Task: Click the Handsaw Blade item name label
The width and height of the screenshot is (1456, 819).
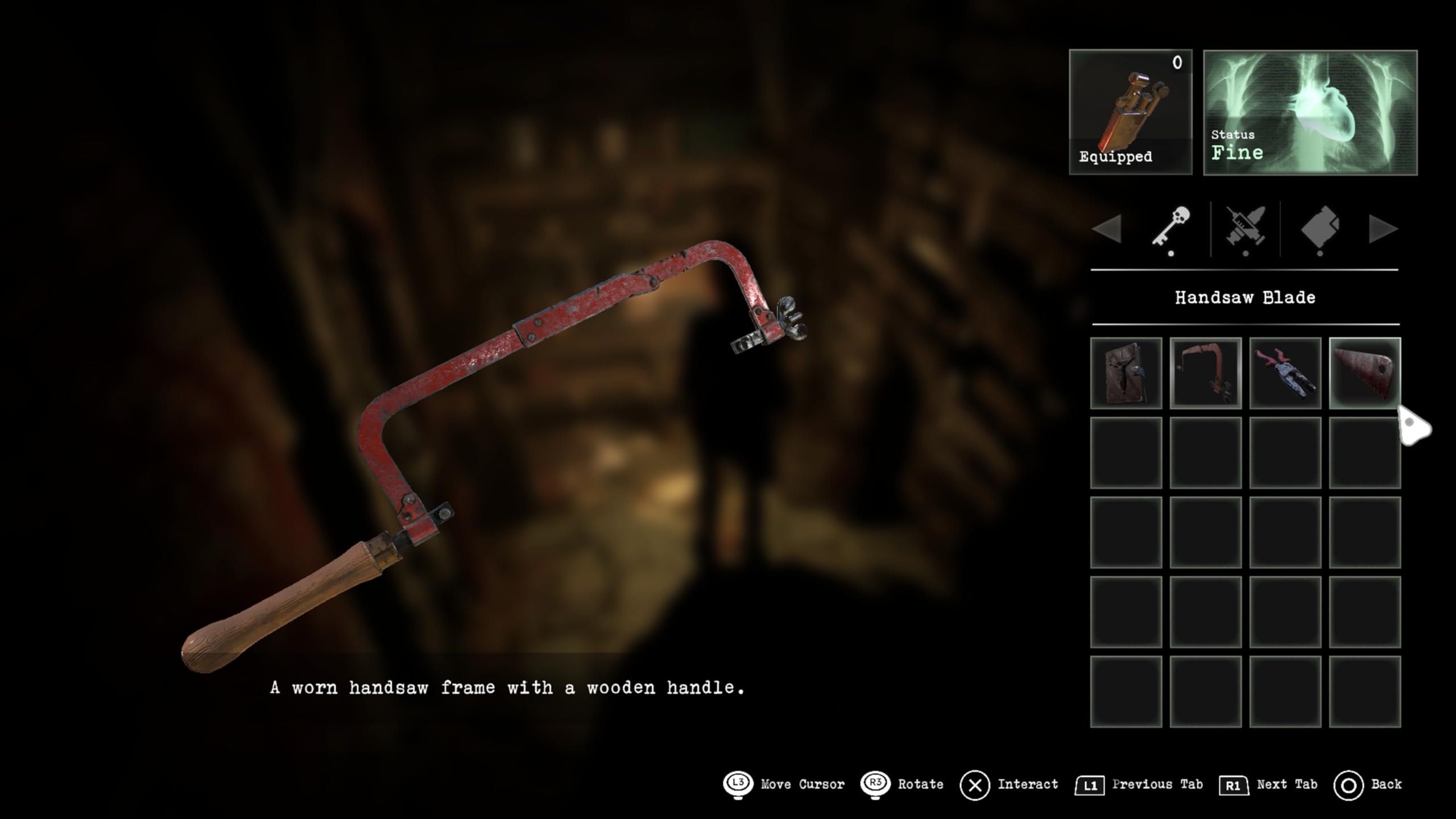Action: click(x=1246, y=297)
